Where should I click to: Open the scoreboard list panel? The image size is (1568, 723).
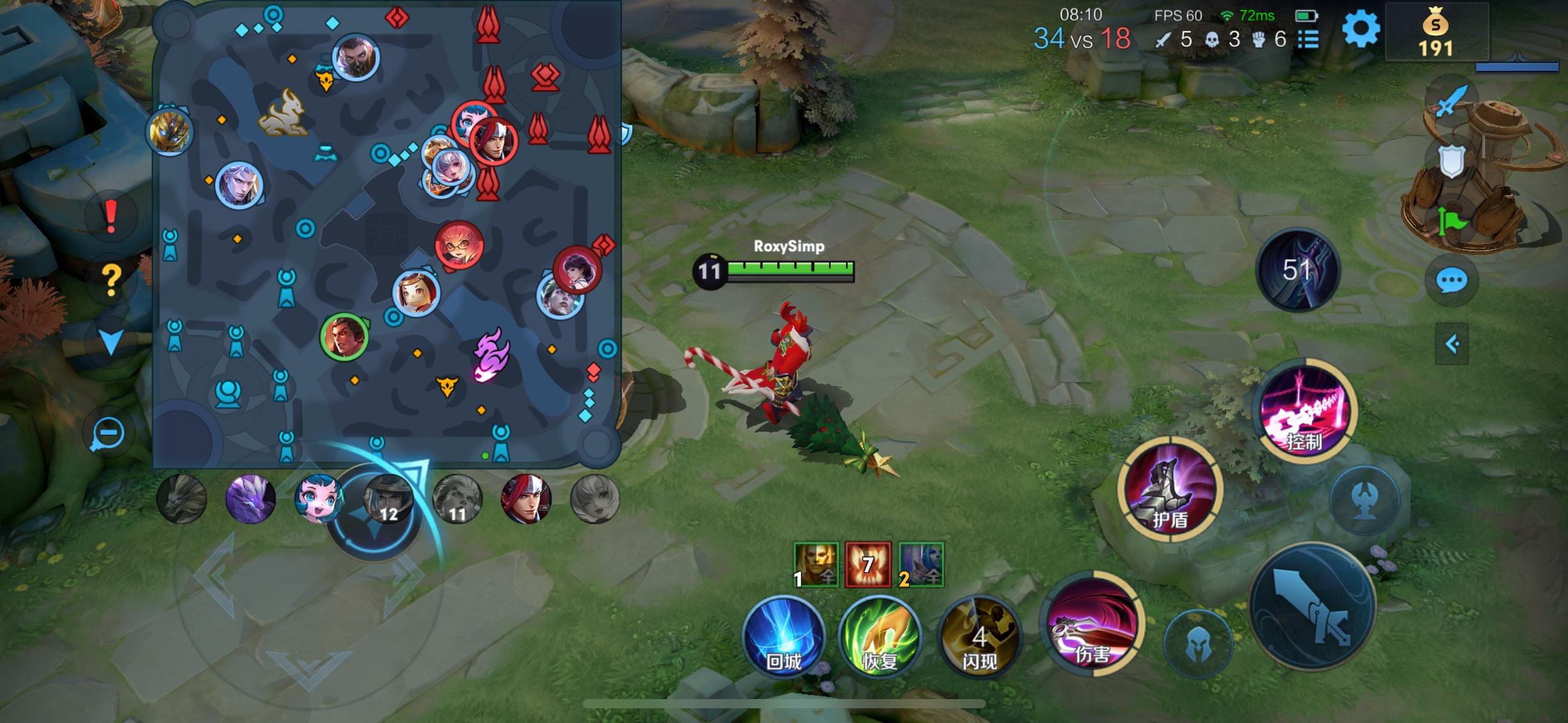[x=1309, y=39]
